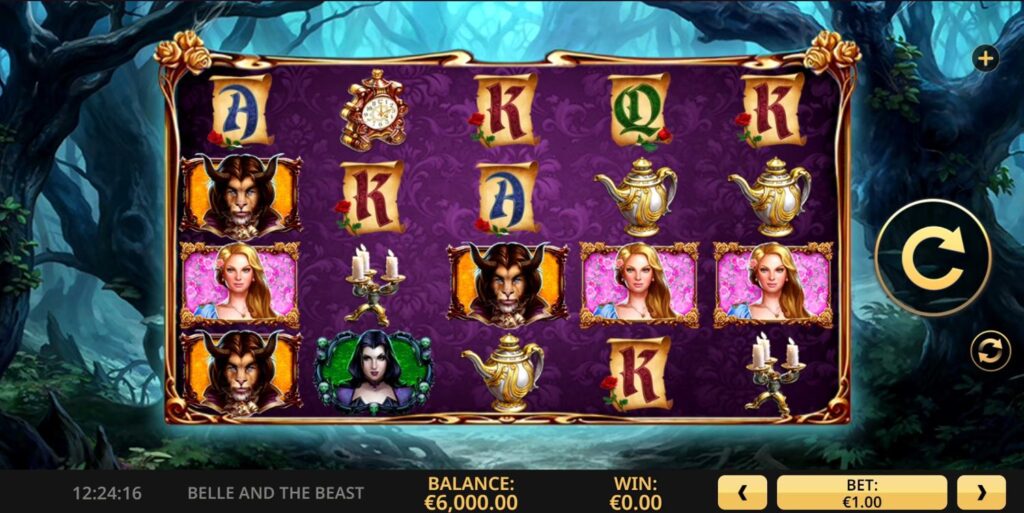Decrease the bet with the left arrow
Screen dimensions: 1024x513
tap(742, 492)
